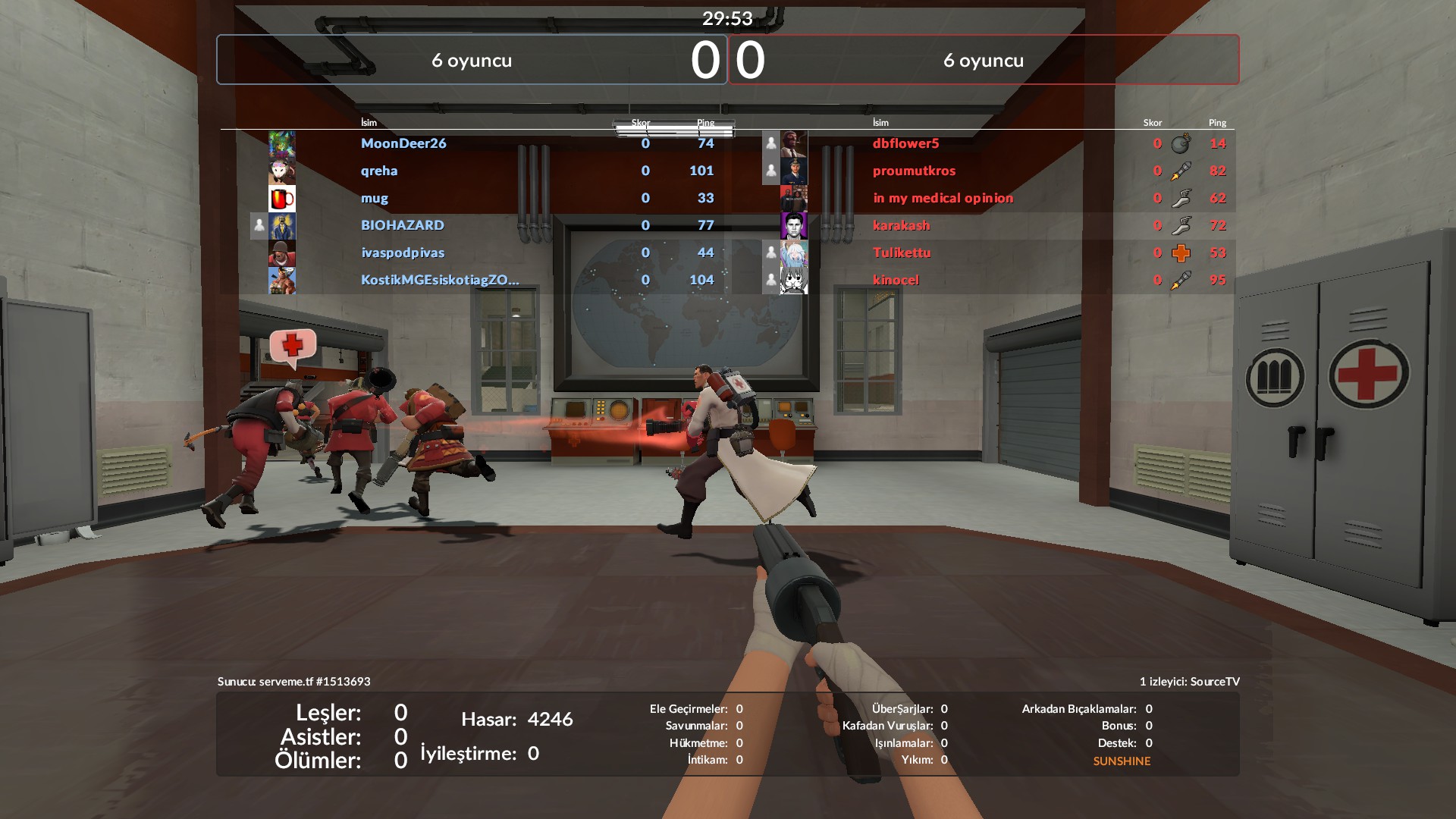This screenshot has width=1456, height=819.
Task: Click proumutkros in the red team list
Action: click(x=914, y=171)
